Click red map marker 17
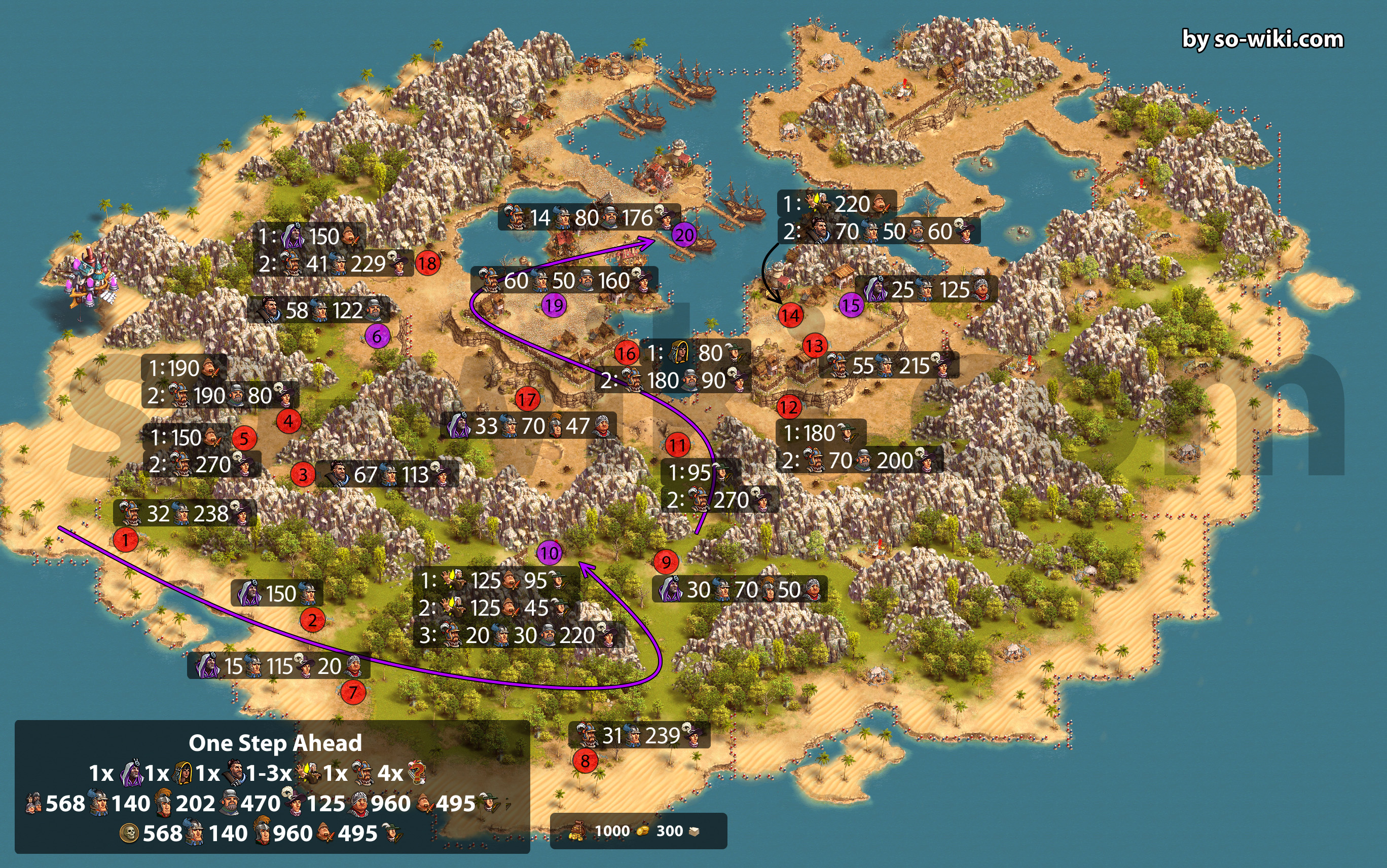This screenshot has width=1387, height=868. (x=527, y=399)
